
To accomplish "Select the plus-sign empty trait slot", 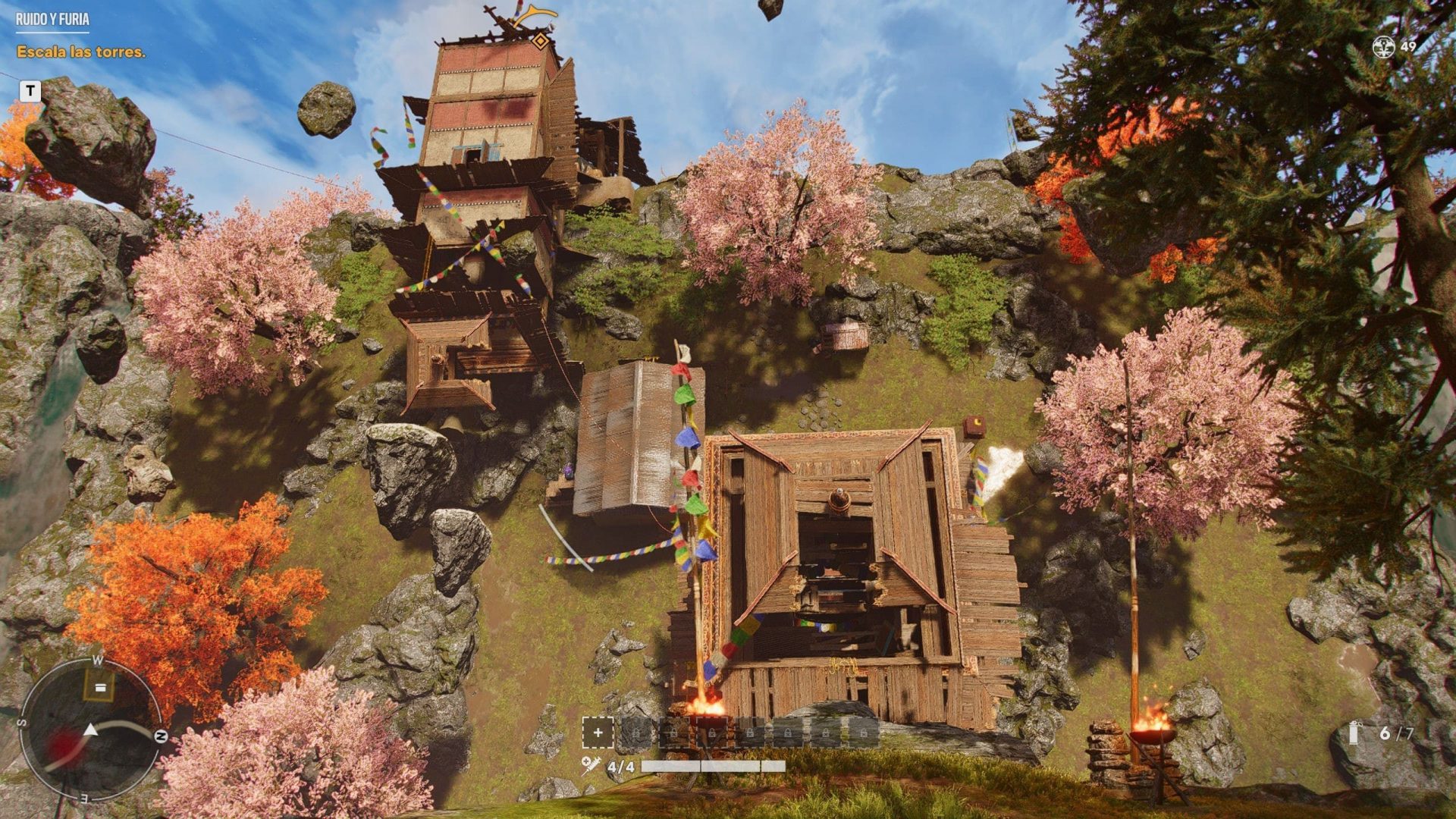I will pyautogui.click(x=598, y=733).
